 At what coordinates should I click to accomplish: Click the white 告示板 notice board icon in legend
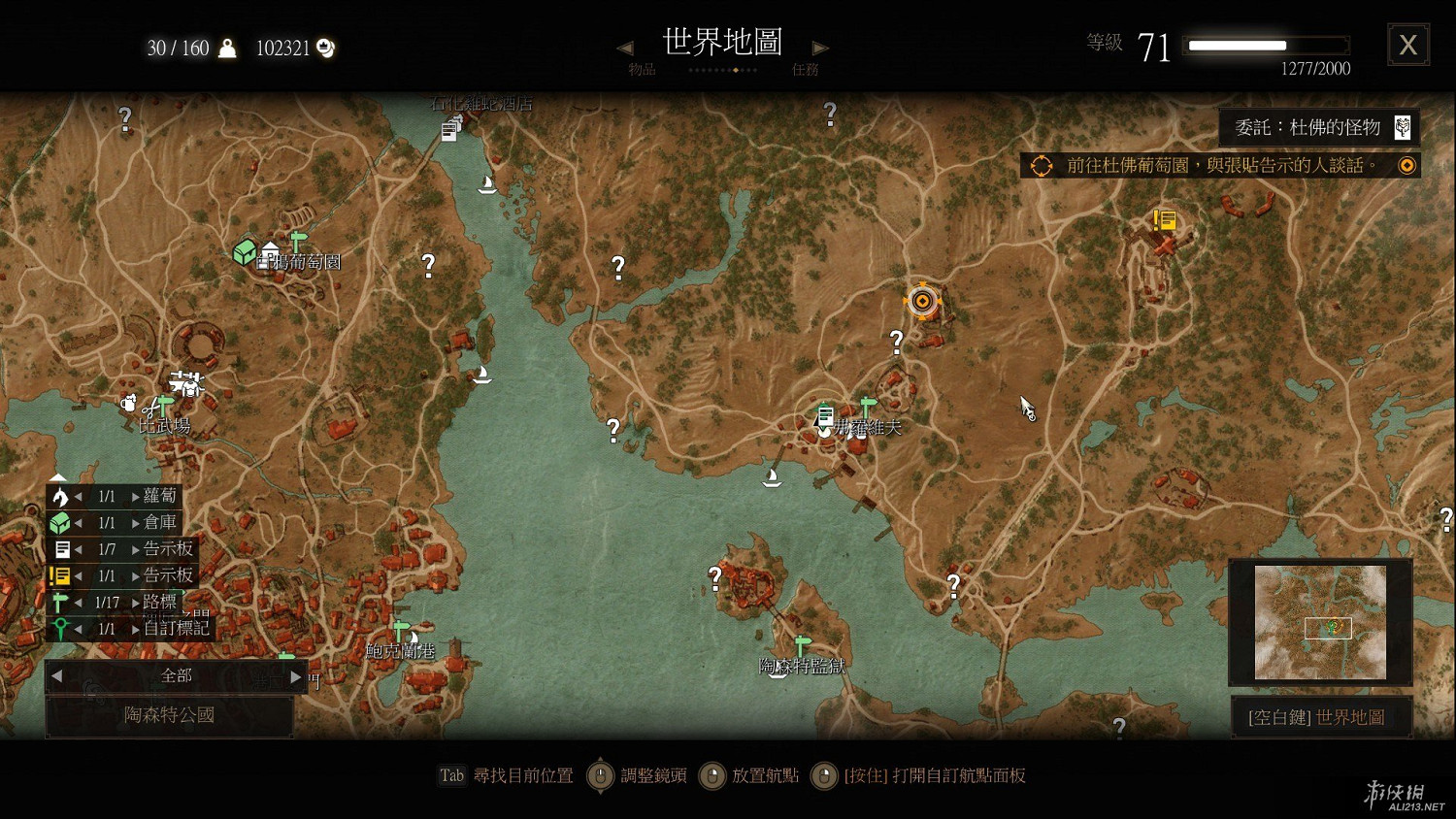pyautogui.click(x=60, y=548)
